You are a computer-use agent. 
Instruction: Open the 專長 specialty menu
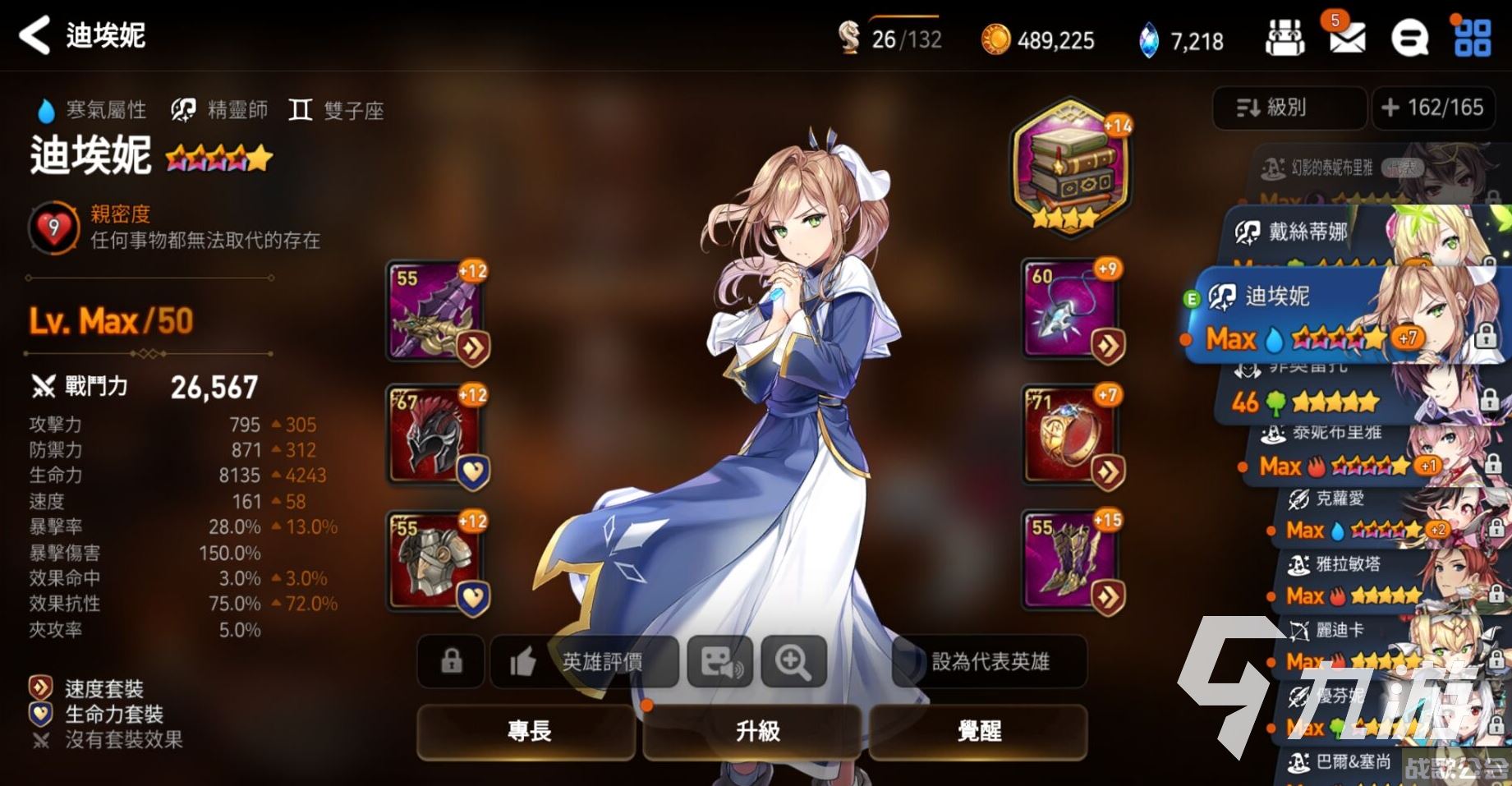point(527,730)
